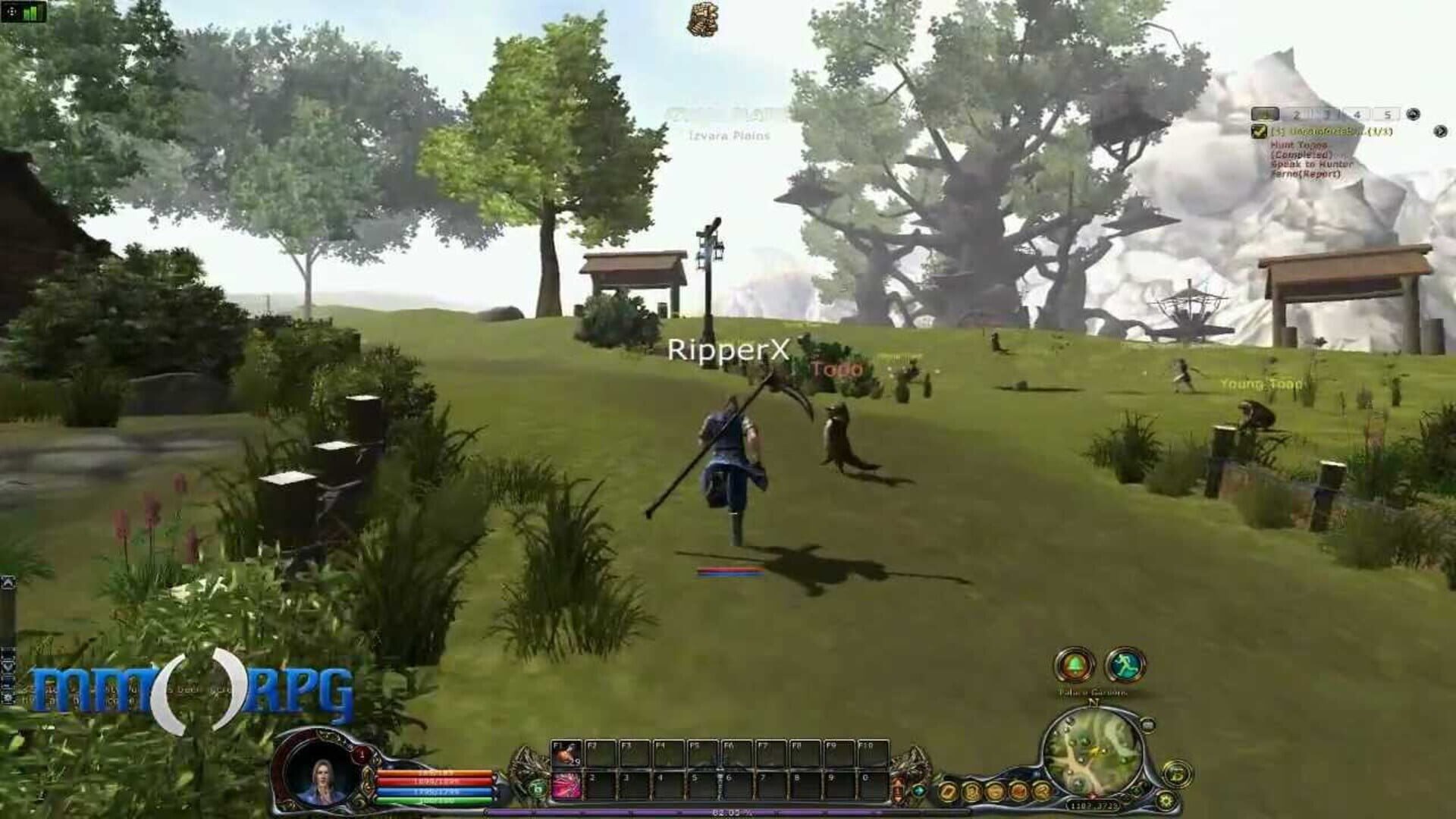Image resolution: width=1456 pixels, height=819 pixels.
Task: Click the green orb icon left of the hotbar
Action: (538, 788)
